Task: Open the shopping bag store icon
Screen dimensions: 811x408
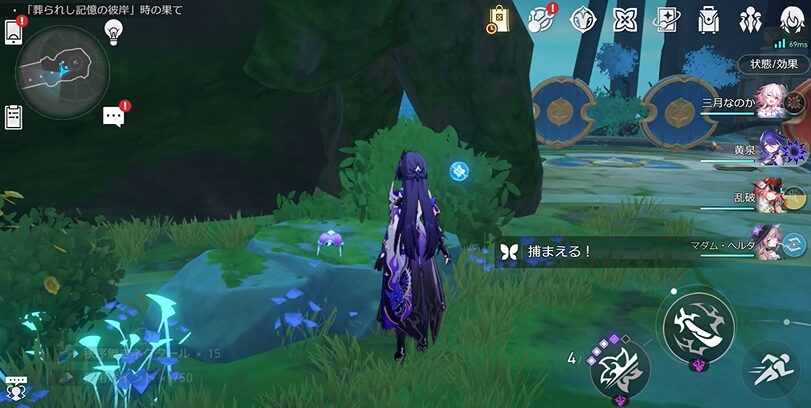Action: pos(499,19)
